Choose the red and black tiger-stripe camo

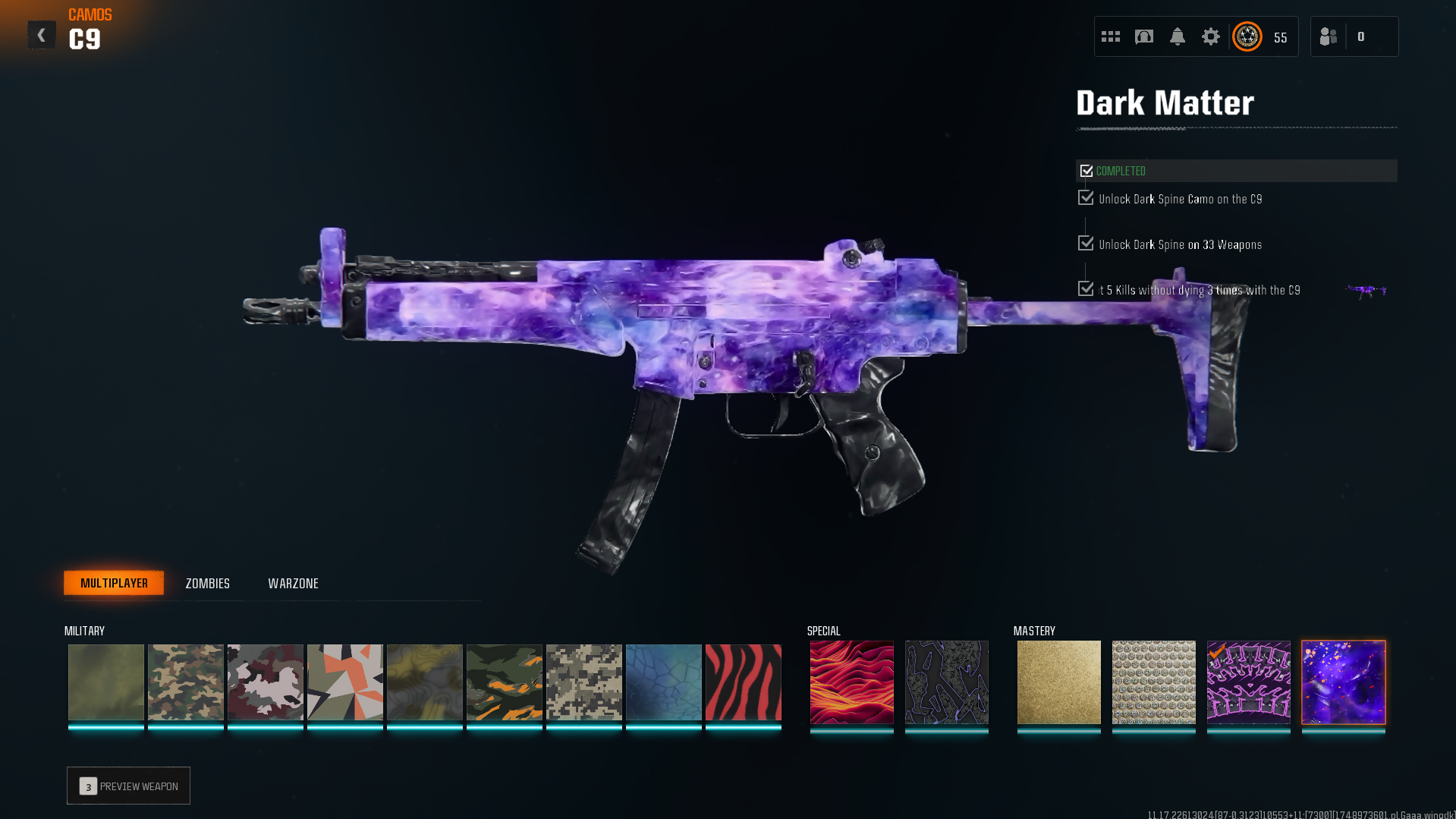(x=743, y=682)
